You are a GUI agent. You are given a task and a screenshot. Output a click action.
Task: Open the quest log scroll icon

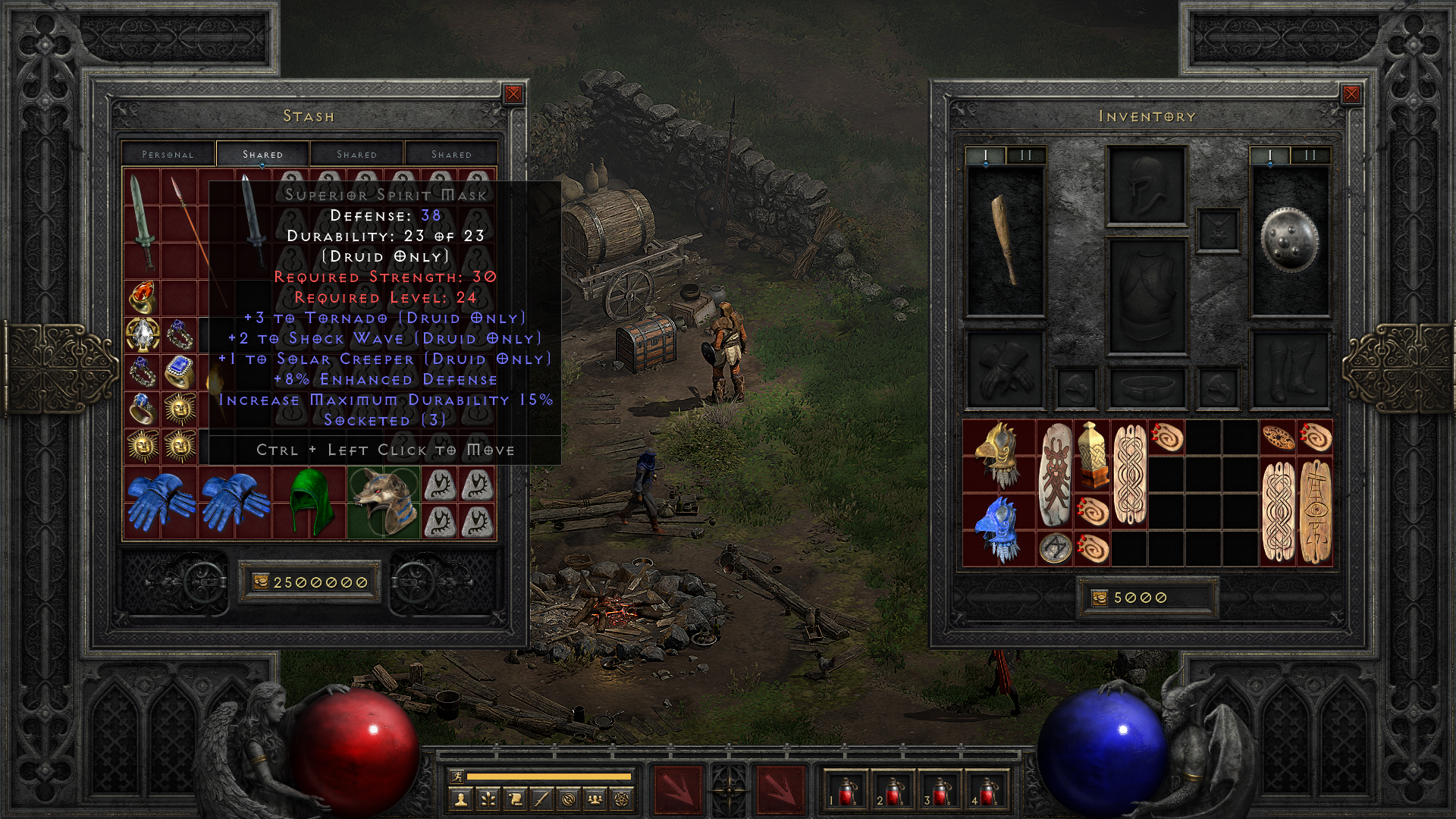click(514, 799)
